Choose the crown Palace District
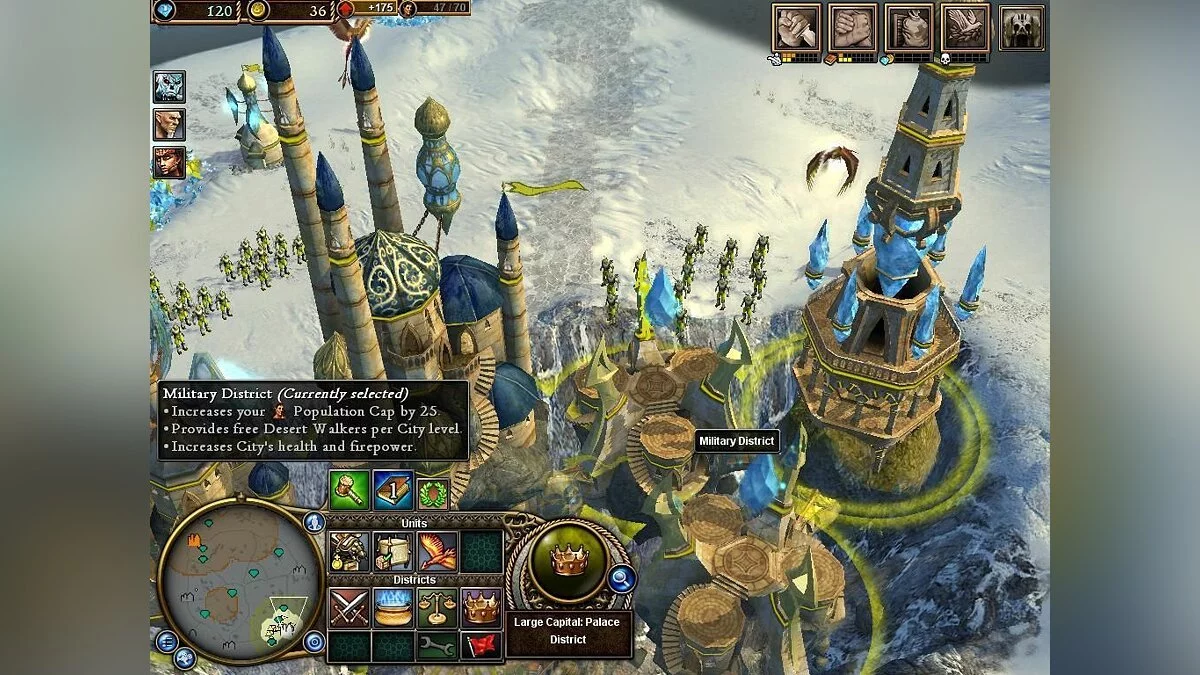The image size is (1200, 675). 481,608
